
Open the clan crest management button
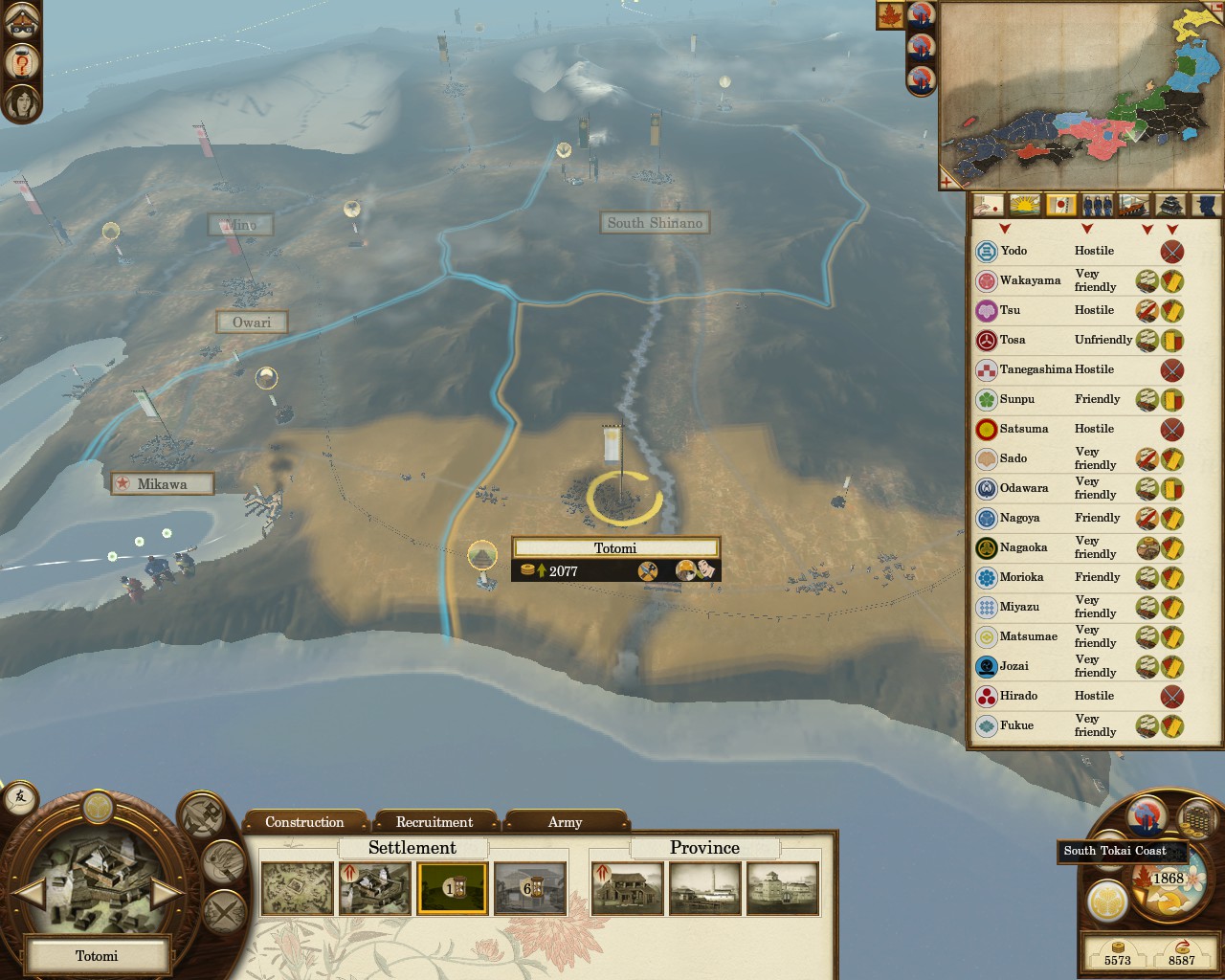click(x=1107, y=902)
